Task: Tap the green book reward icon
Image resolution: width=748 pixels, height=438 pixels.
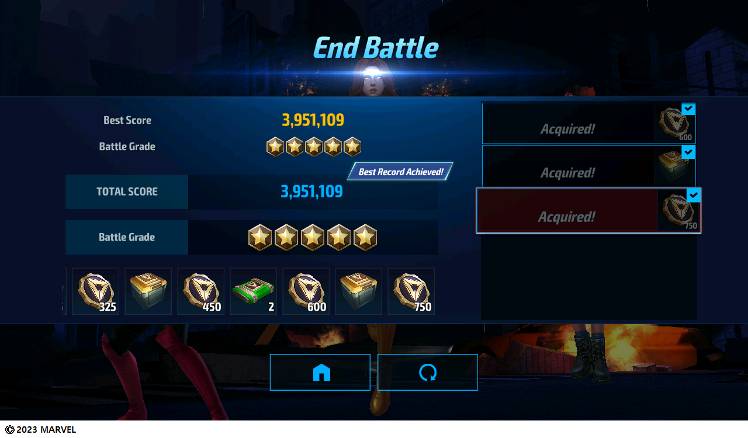Action: (x=253, y=292)
